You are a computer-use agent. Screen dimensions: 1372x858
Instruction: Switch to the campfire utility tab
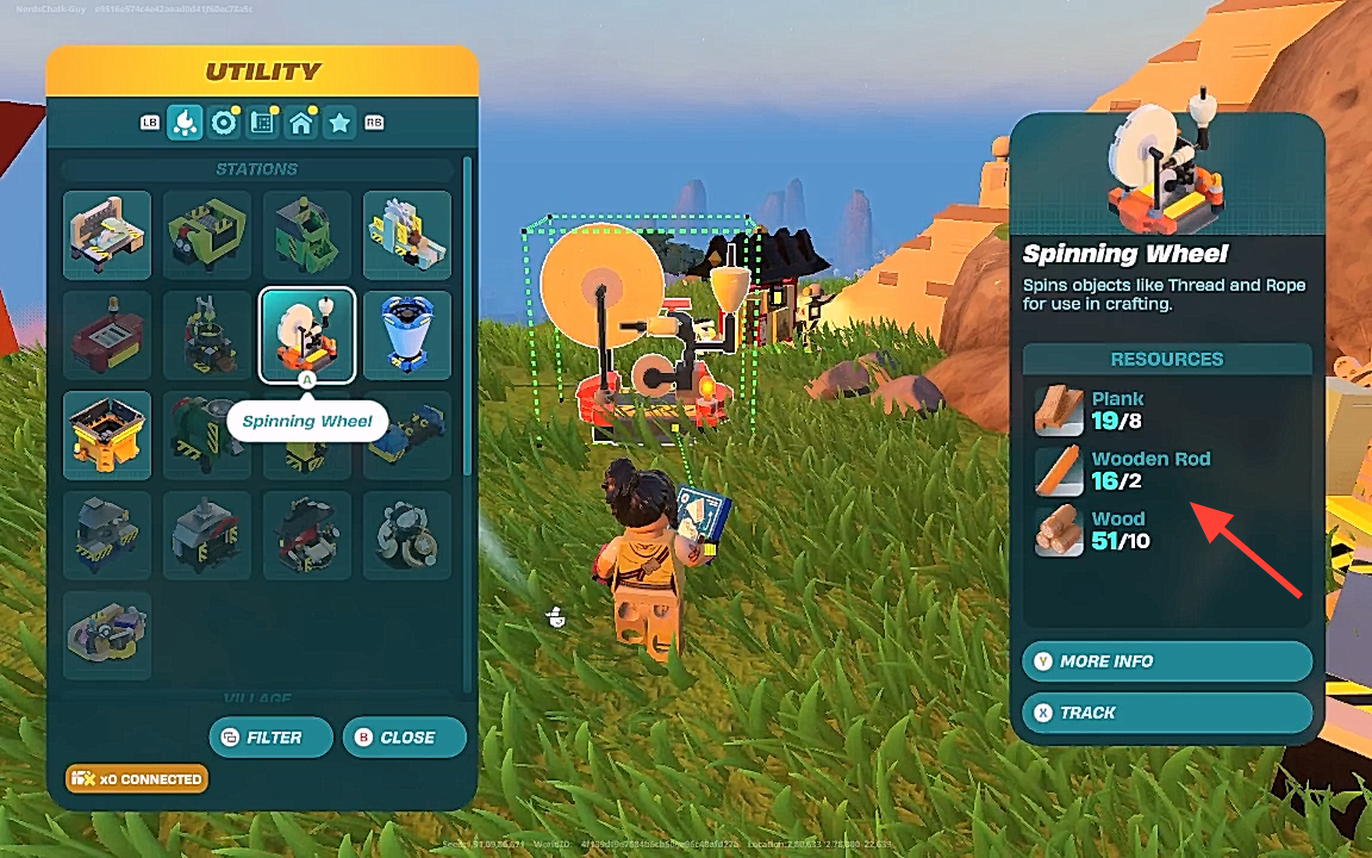(184, 123)
